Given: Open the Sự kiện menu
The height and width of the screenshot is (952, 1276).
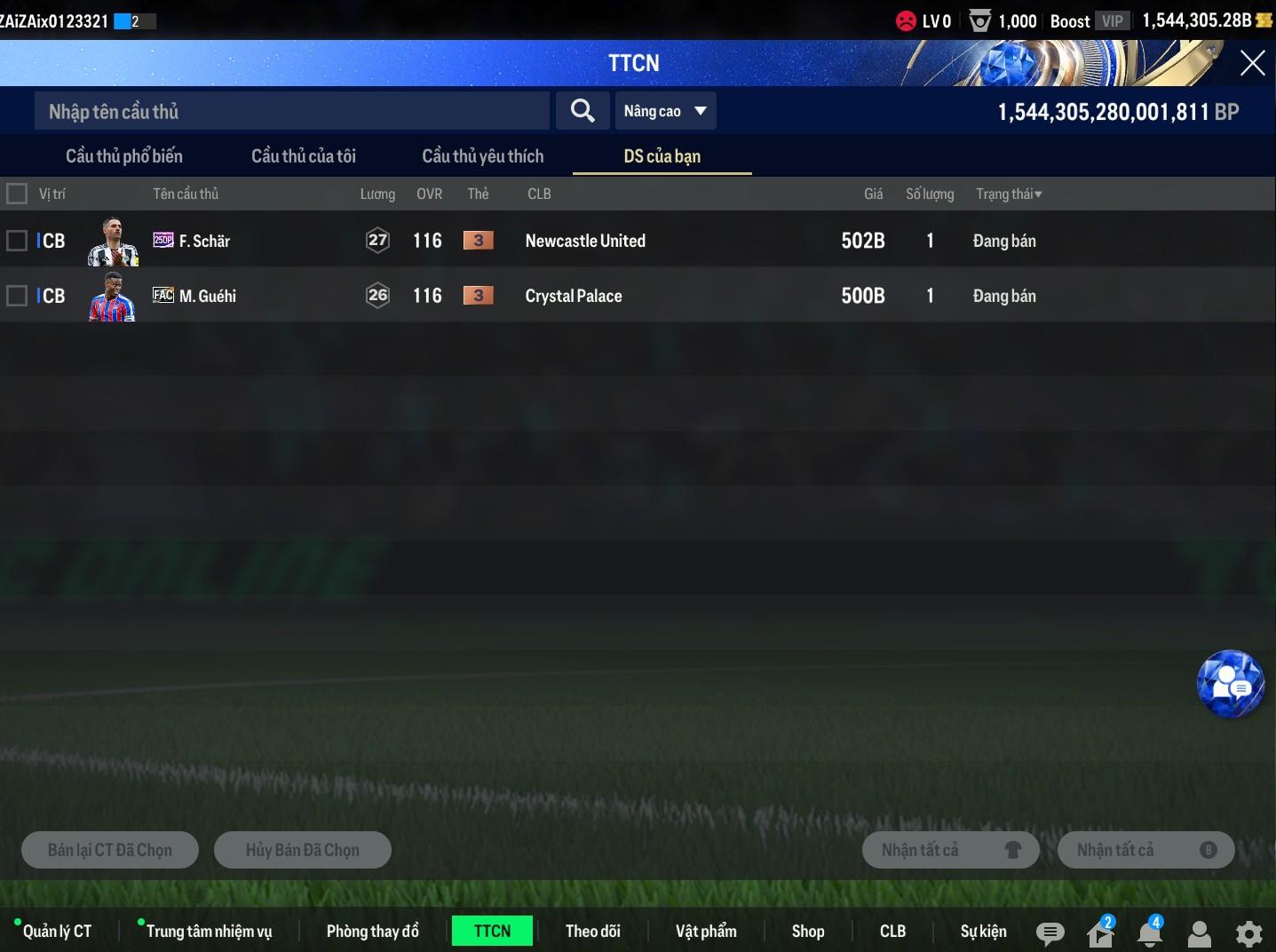Looking at the screenshot, I should 983,931.
